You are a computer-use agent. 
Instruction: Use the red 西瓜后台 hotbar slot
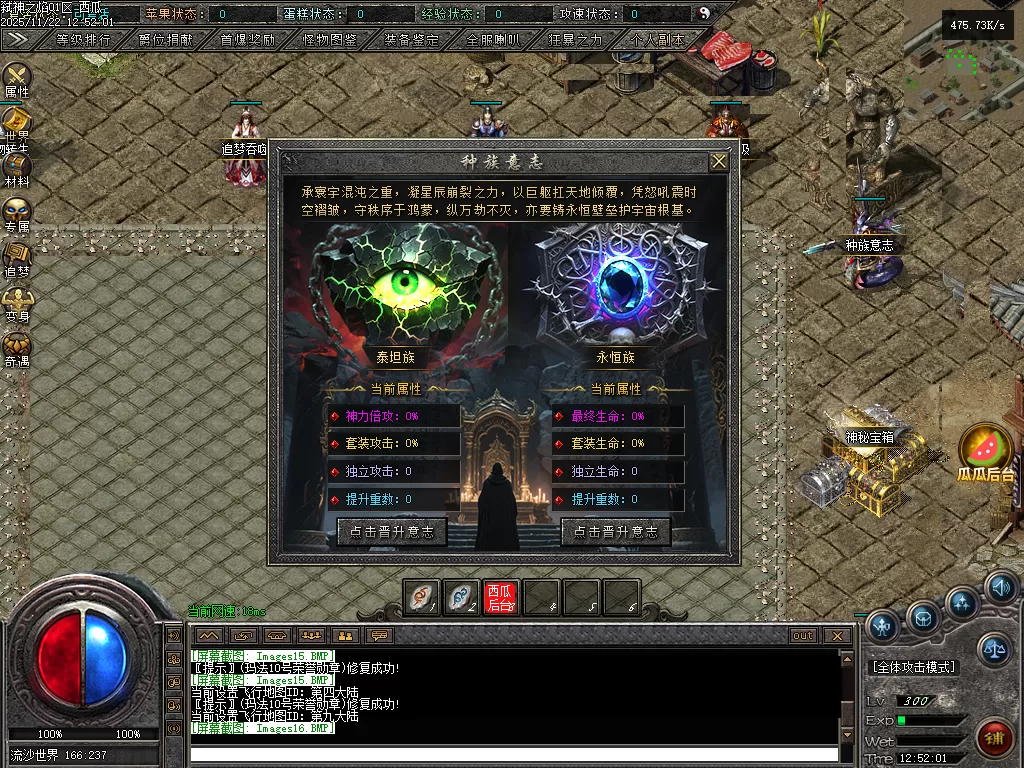coord(501,597)
